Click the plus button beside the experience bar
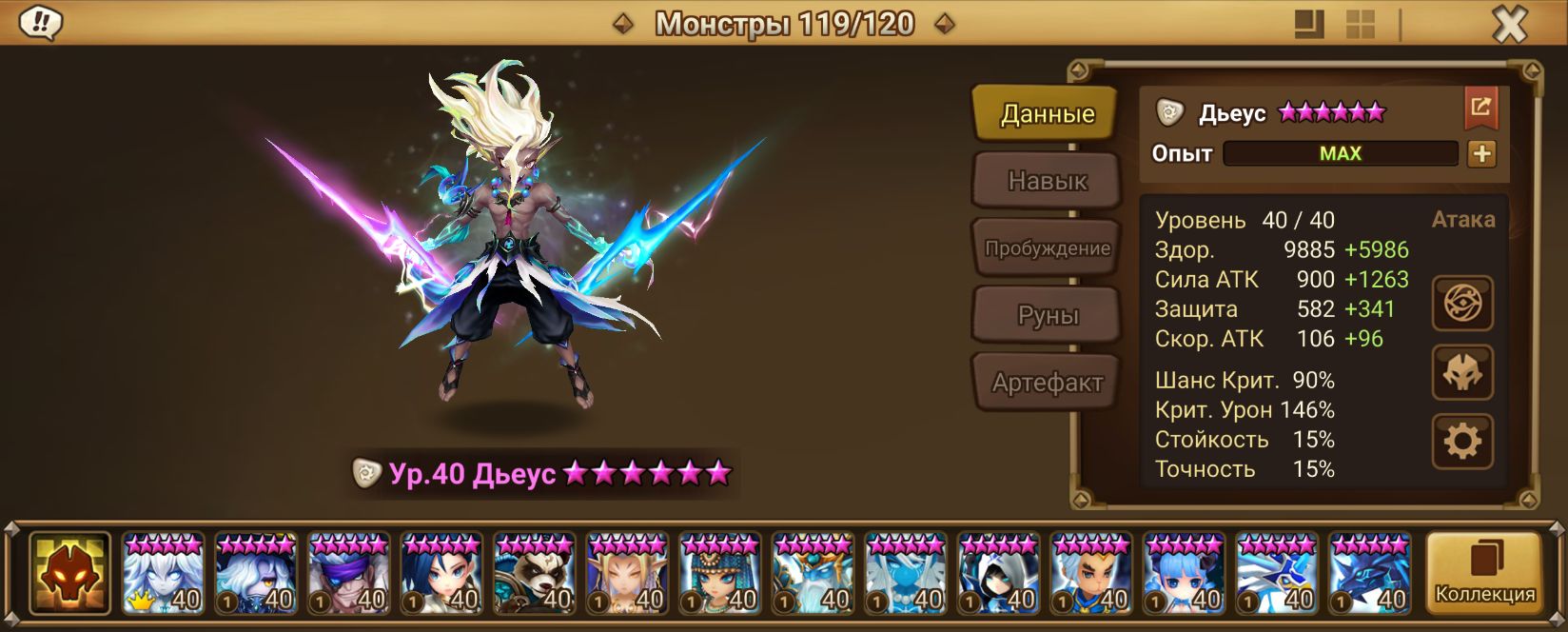 (1481, 153)
